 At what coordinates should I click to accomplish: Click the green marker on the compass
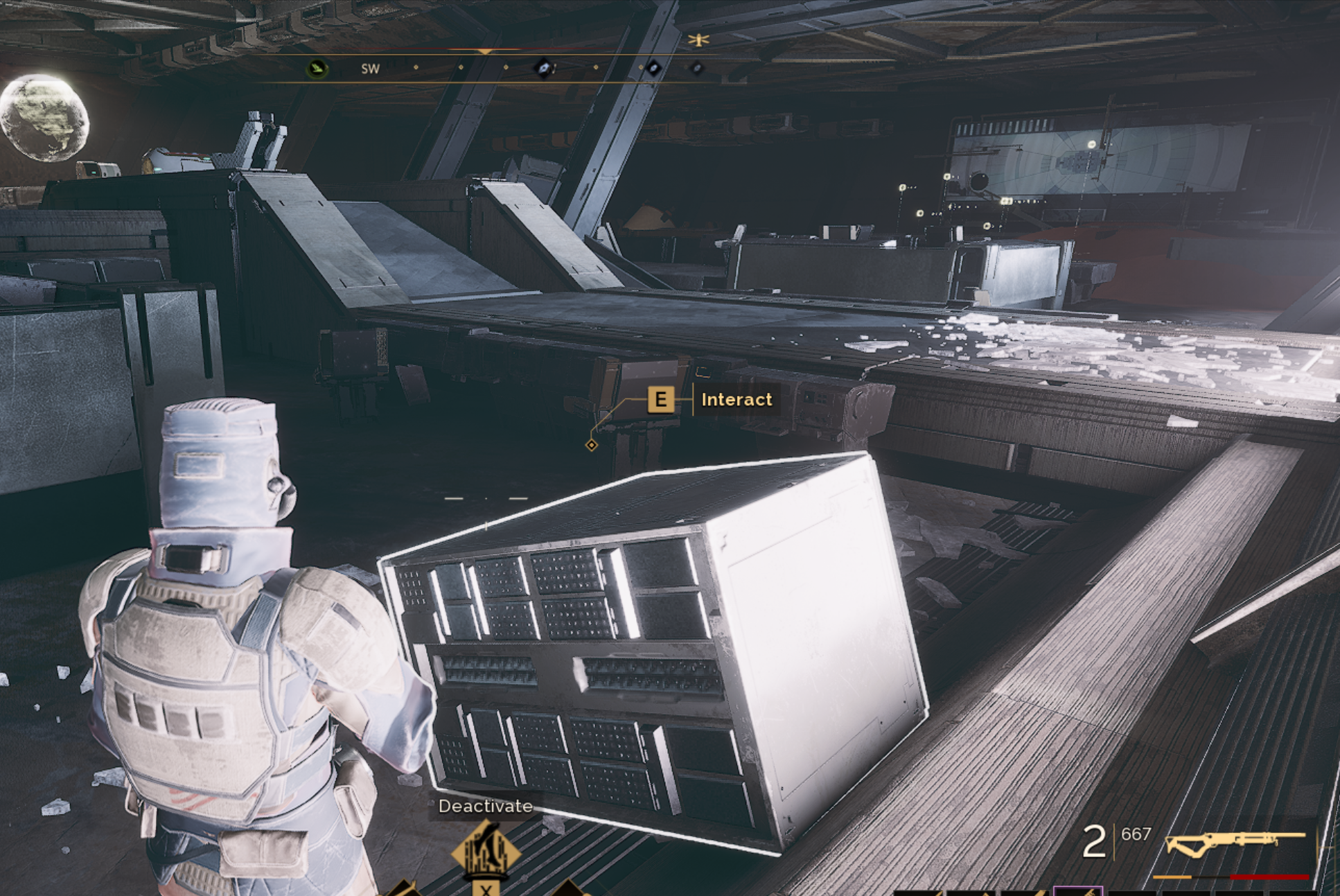point(317,69)
